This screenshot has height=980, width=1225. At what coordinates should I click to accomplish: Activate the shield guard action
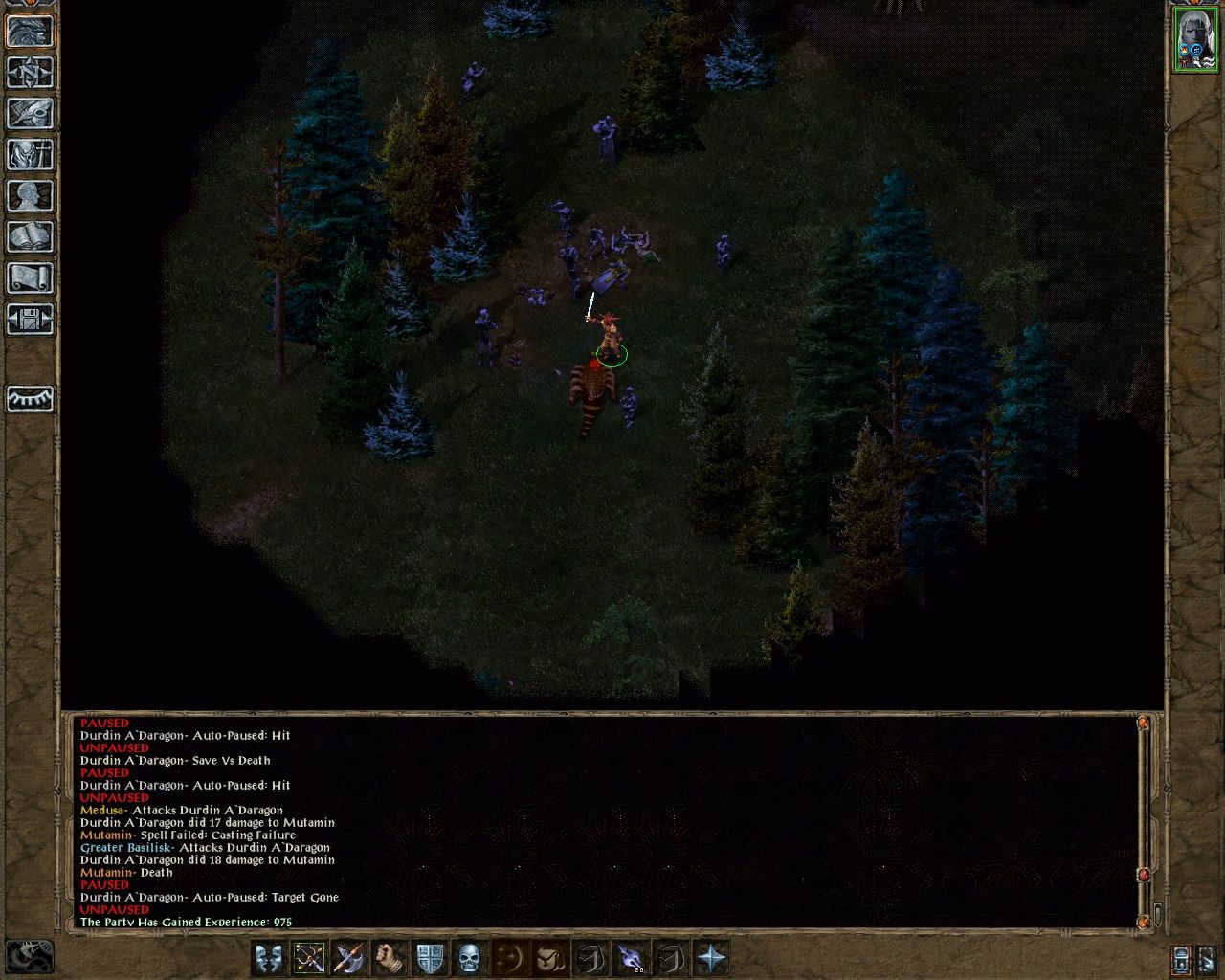[x=430, y=957]
